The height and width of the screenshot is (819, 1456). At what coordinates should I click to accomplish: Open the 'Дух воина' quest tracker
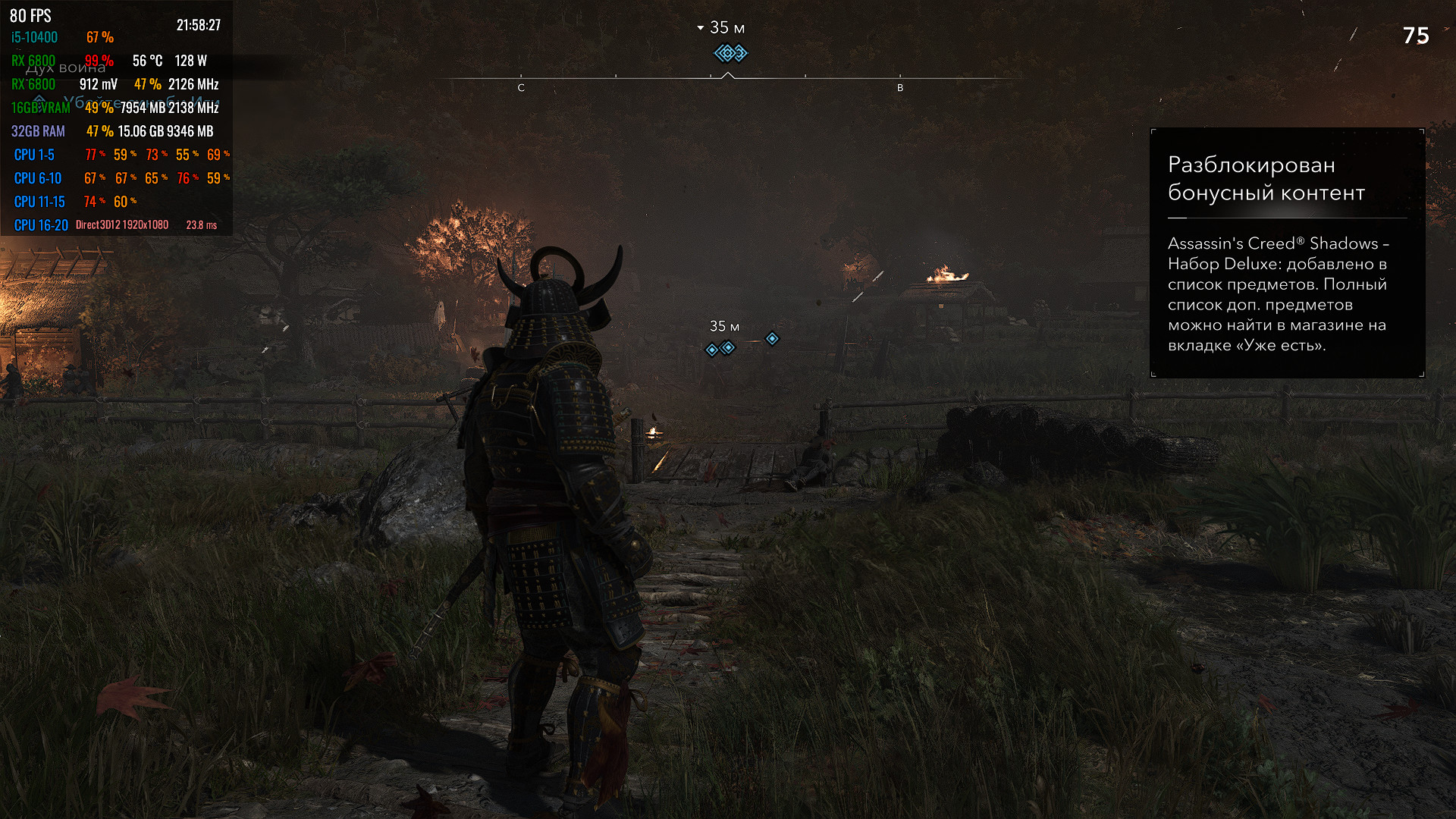66,68
